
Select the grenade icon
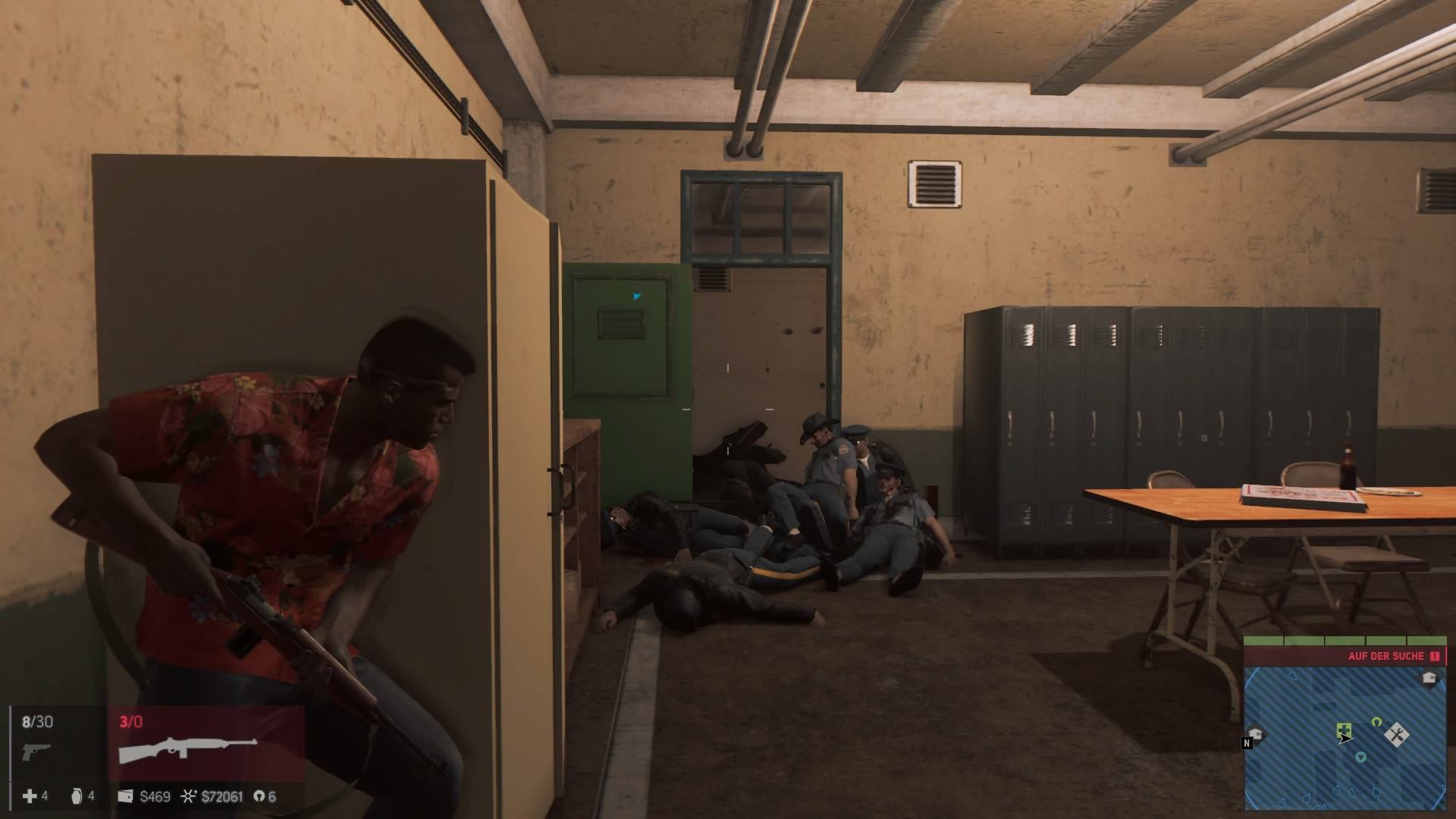77,795
